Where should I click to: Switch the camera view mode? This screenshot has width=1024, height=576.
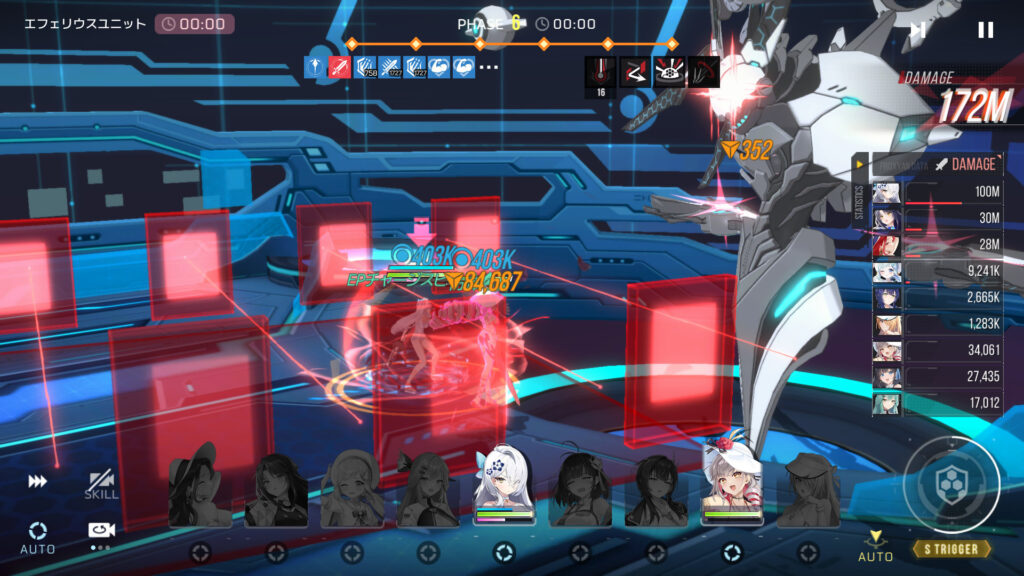[101, 534]
